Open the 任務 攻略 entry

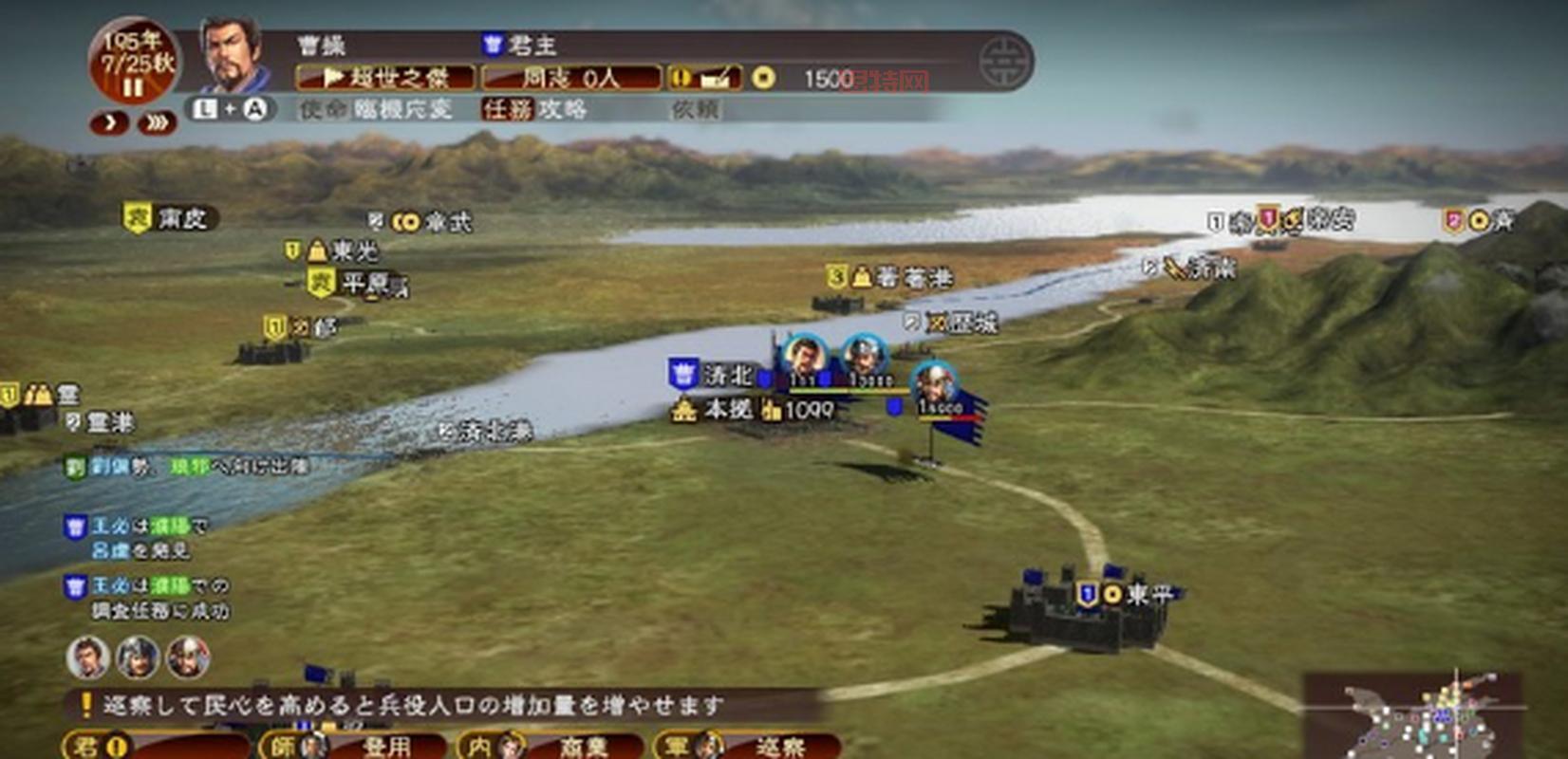point(535,108)
